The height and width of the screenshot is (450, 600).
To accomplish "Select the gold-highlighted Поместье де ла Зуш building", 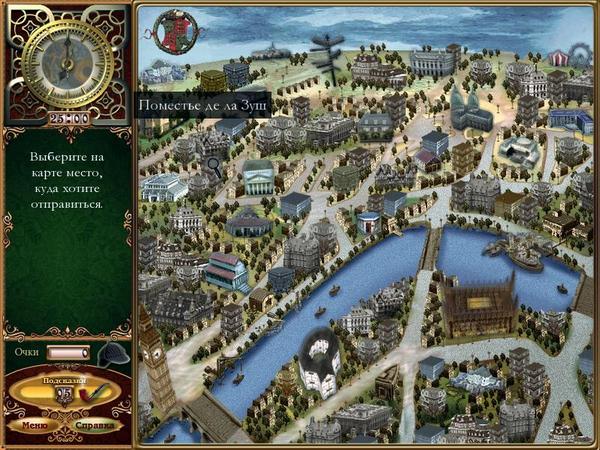I will click(211, 79).
